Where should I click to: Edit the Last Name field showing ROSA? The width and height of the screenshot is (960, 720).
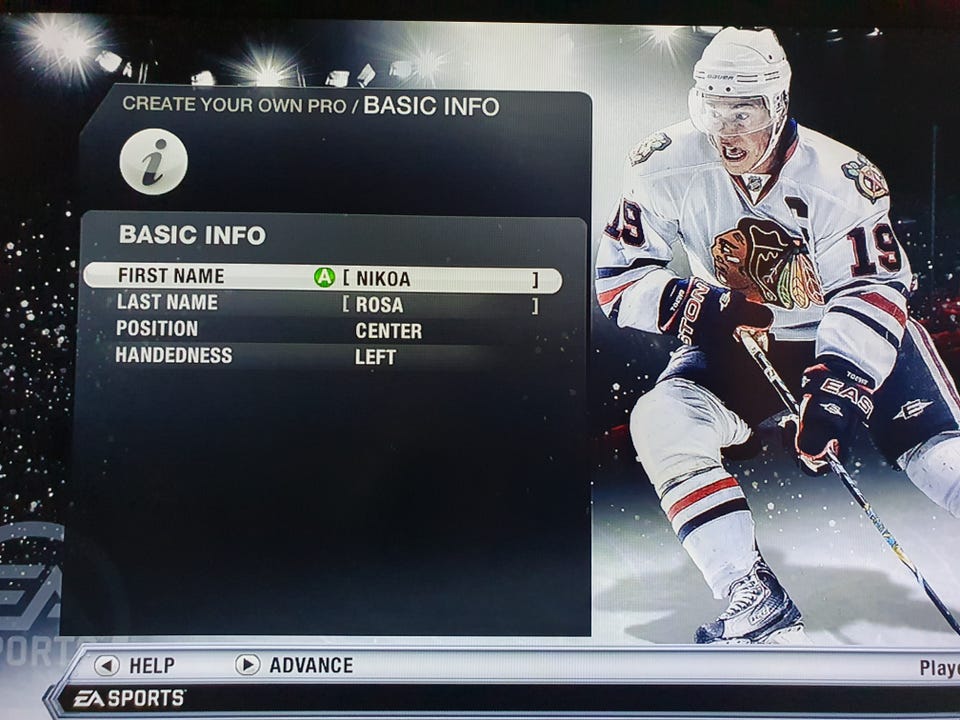click(x=438, y=305)
